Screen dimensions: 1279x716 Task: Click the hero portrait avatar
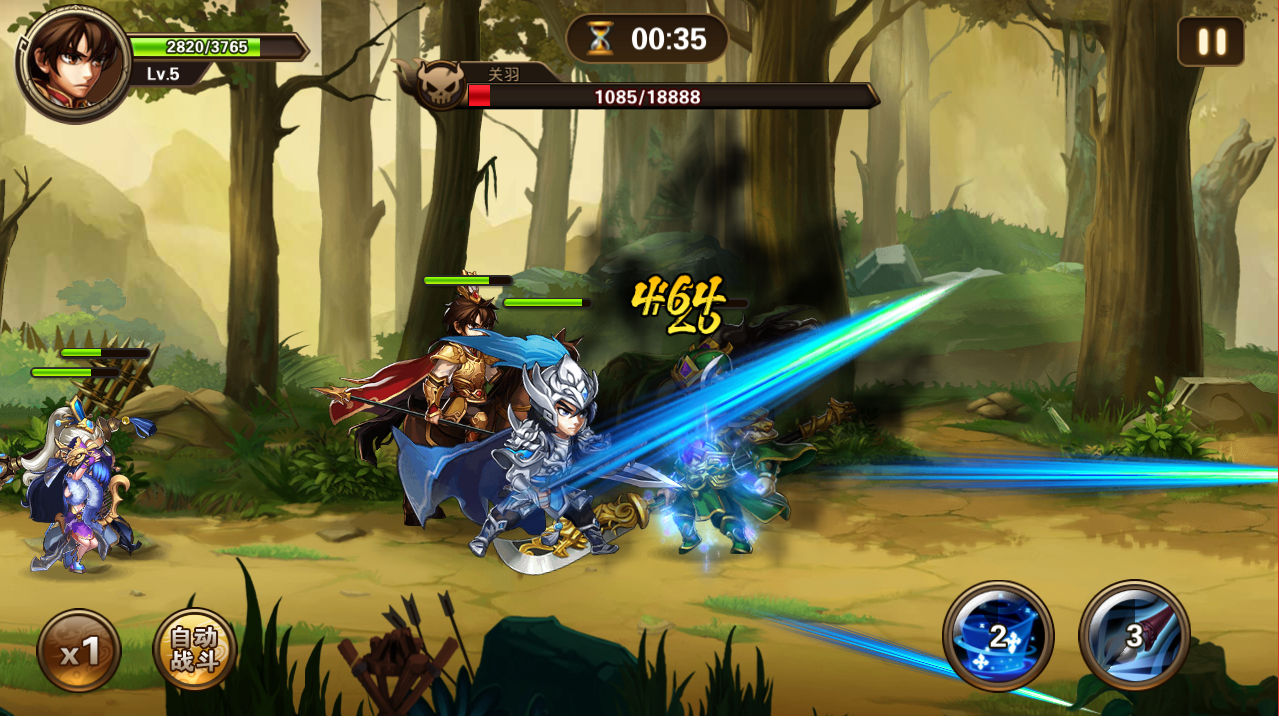coord(72,63)
